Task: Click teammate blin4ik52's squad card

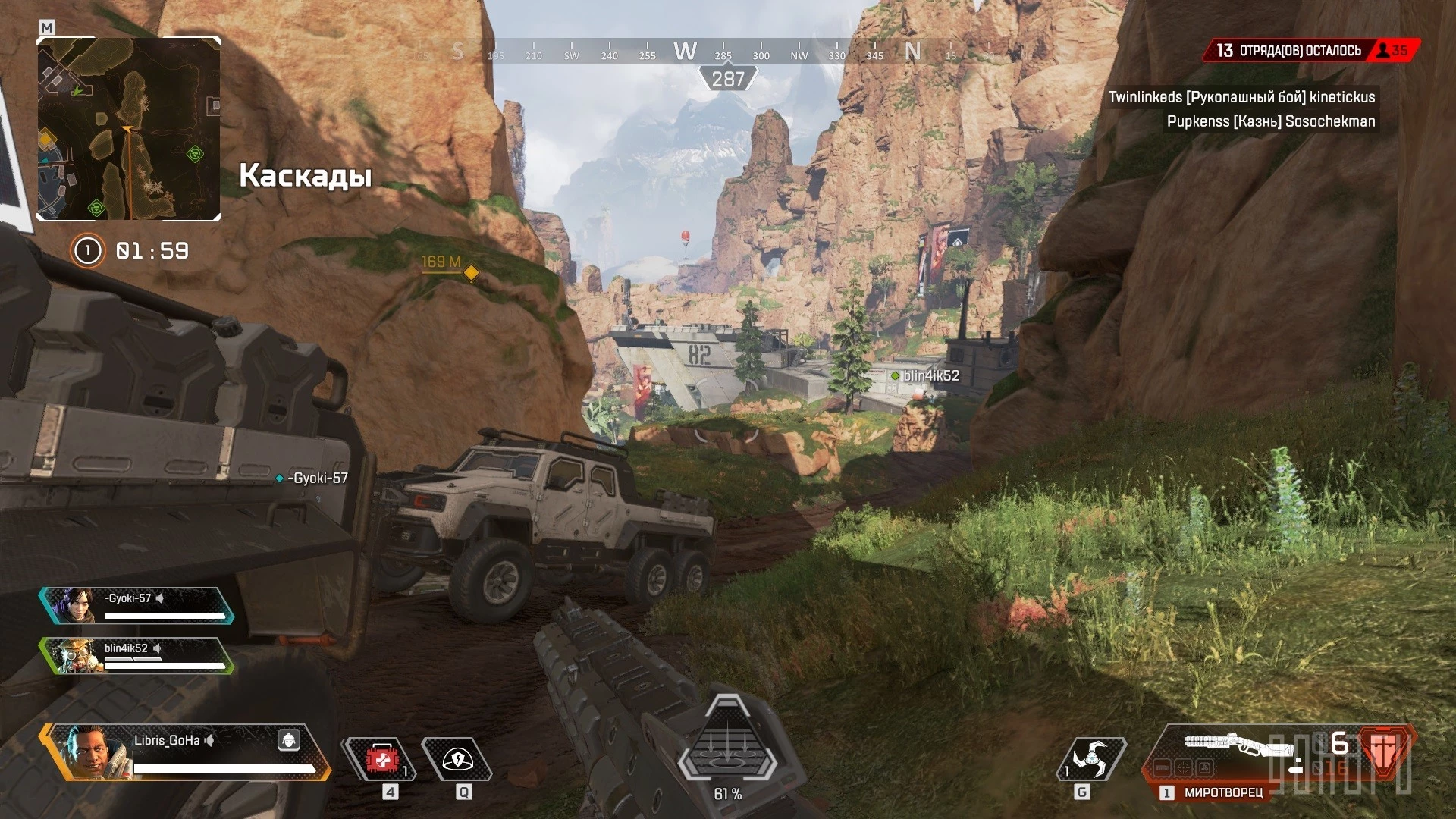Action: click(136, 656)
